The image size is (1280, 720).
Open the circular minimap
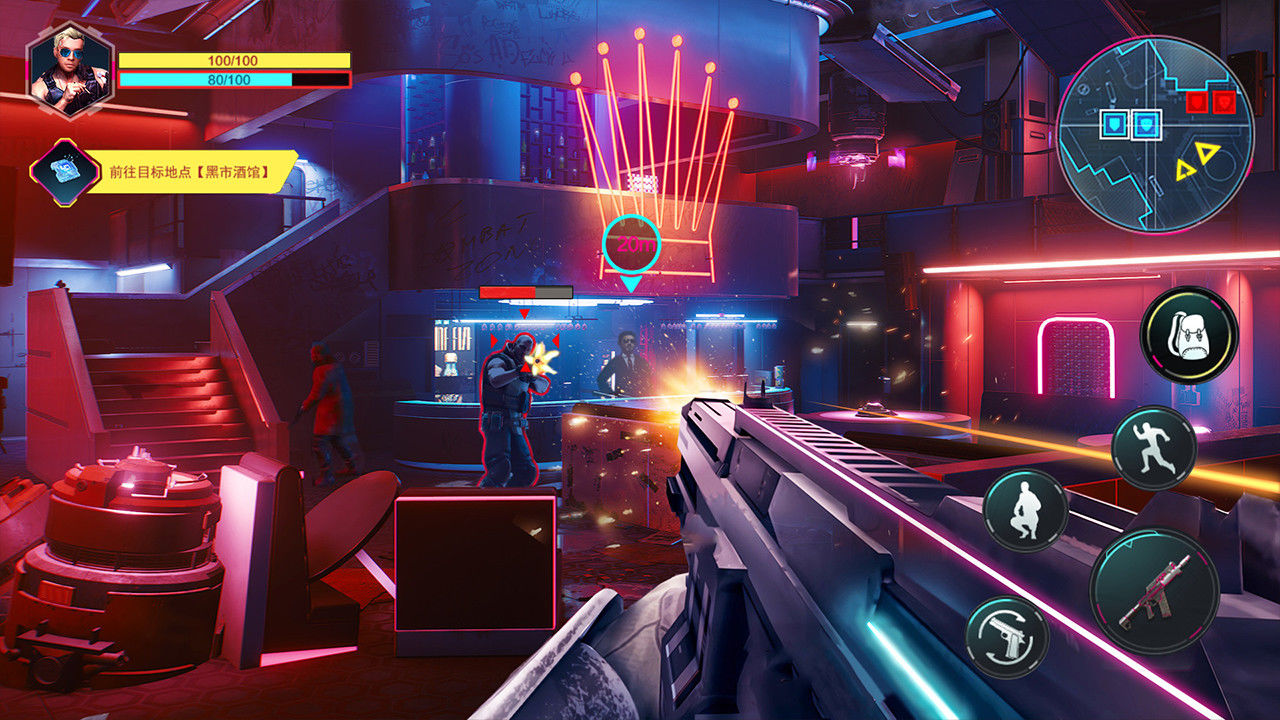[1155, 134]
